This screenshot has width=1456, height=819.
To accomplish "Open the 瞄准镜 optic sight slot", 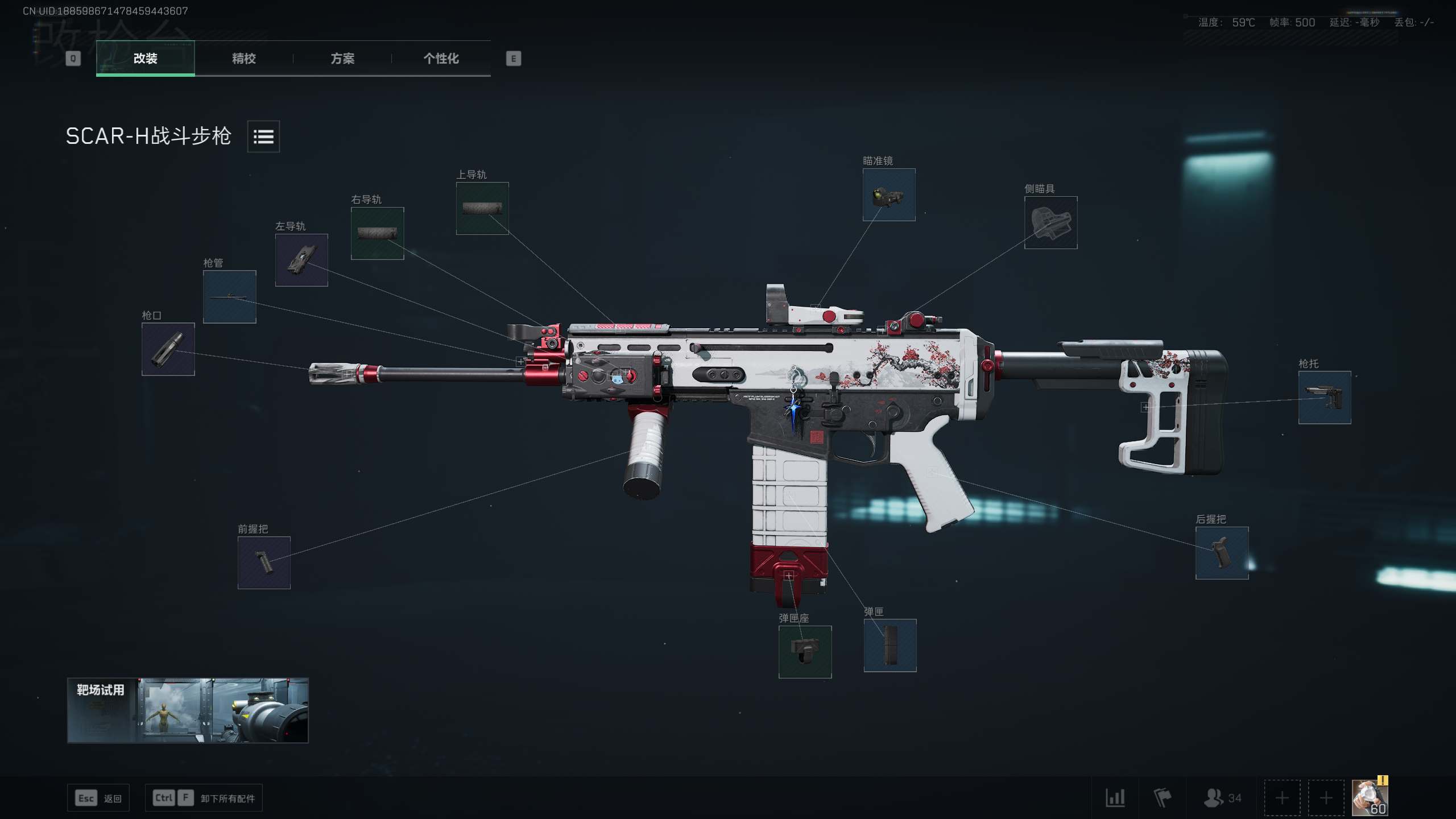I will (x=889, y=195).
